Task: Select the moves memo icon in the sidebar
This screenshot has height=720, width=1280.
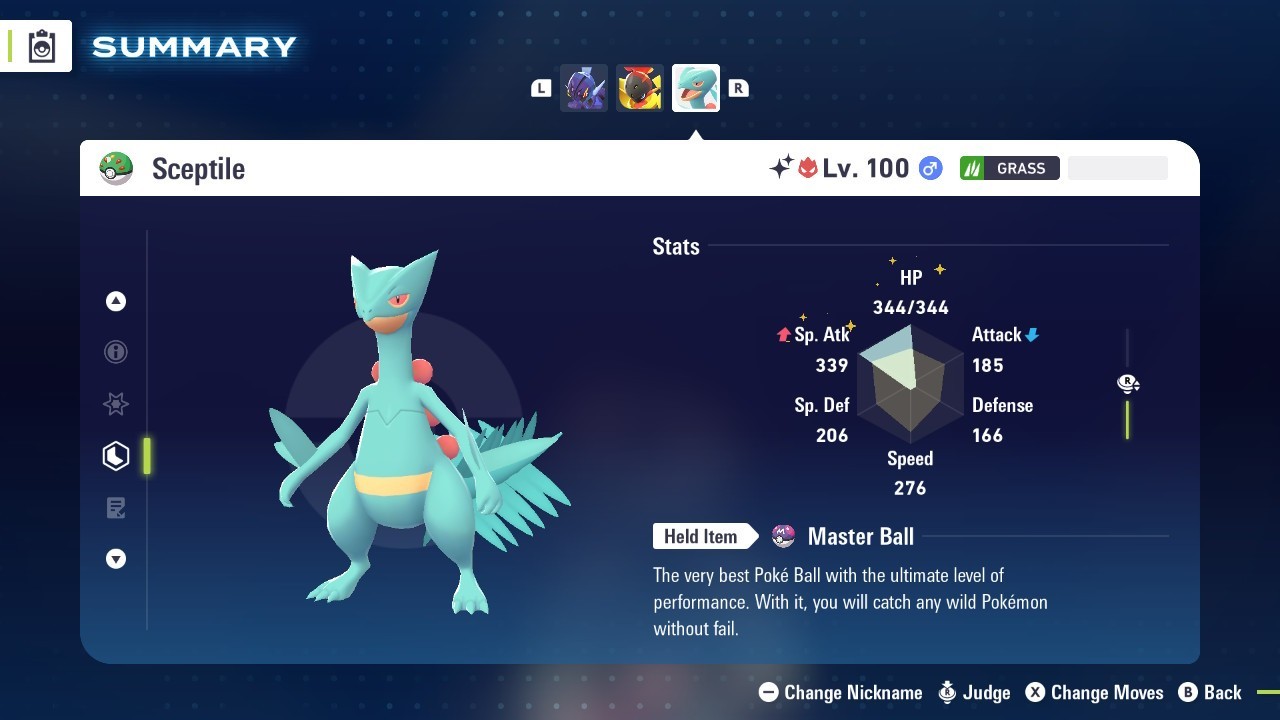Action: [x=115, y=507]
